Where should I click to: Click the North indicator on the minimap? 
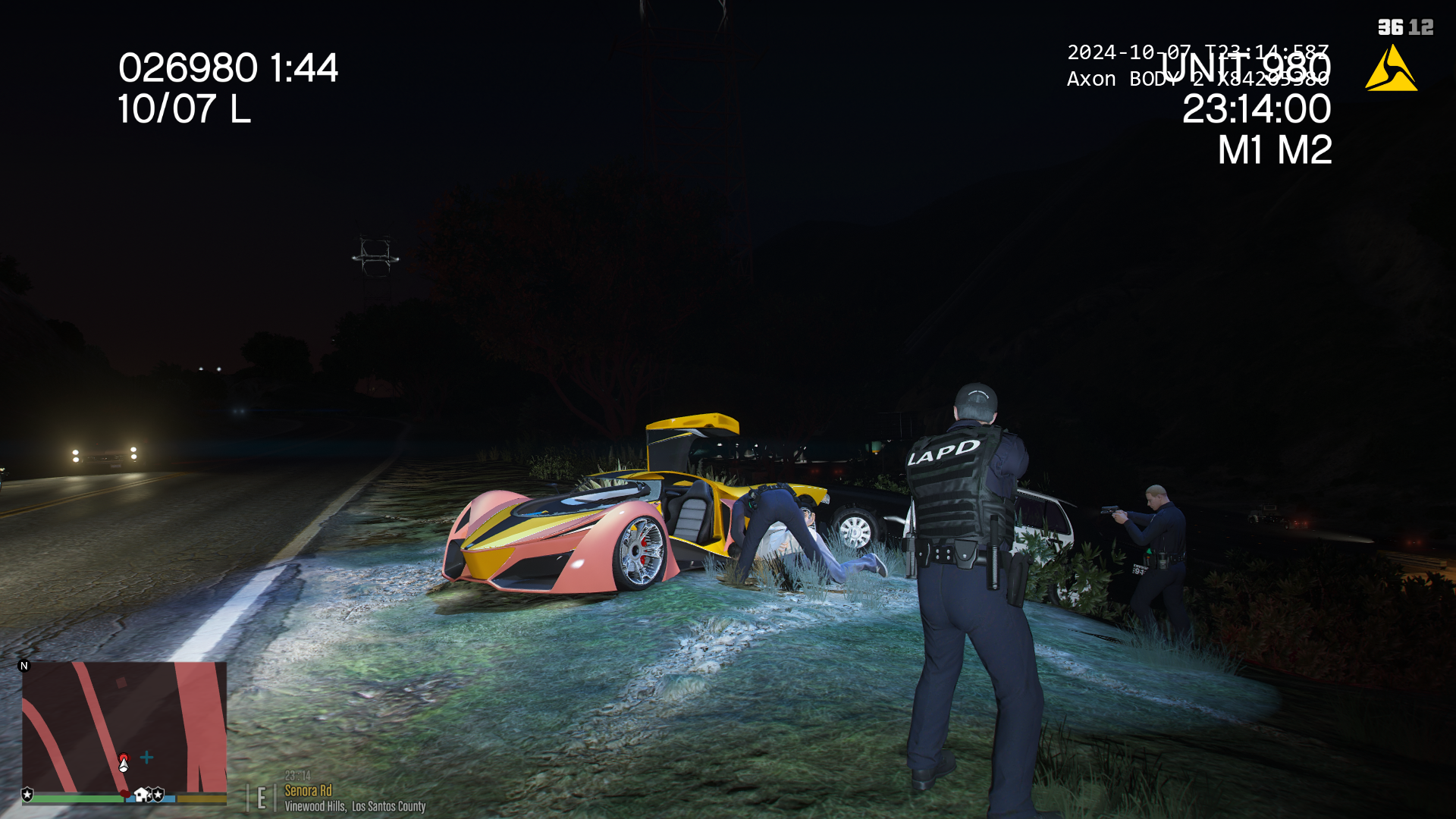click(x=24, y=666)
